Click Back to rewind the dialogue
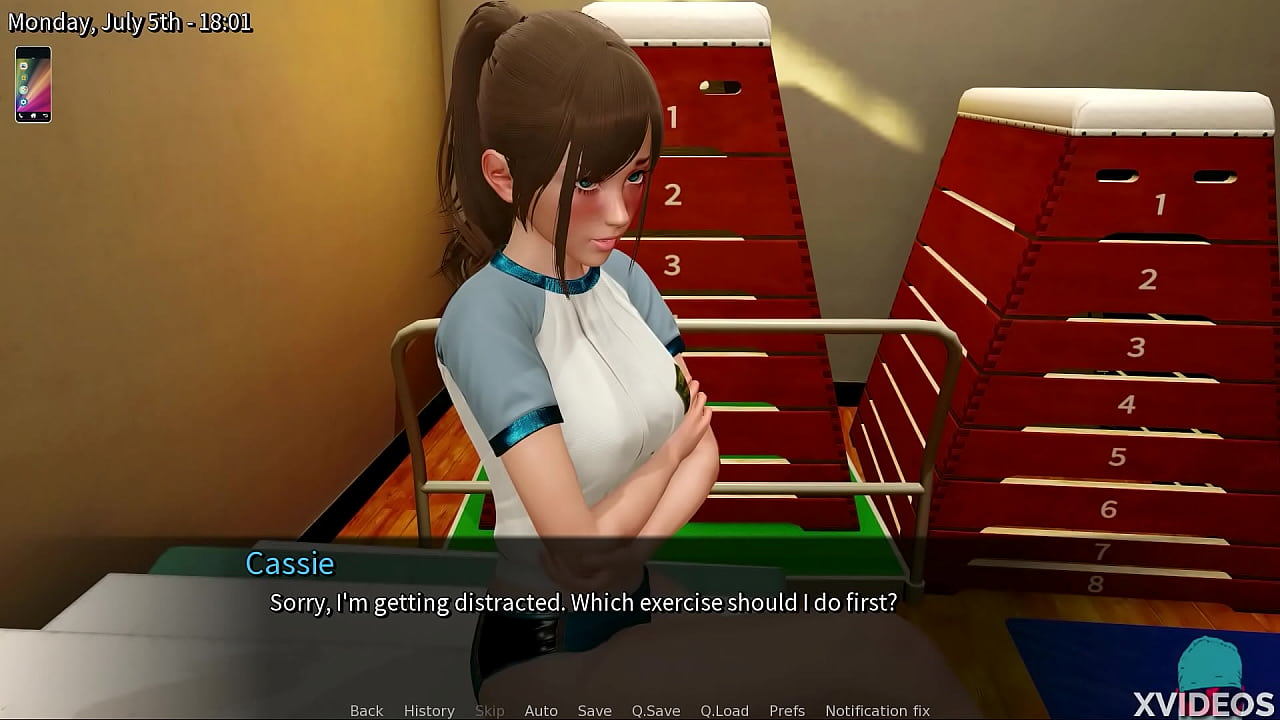 (x=366, y=710)
